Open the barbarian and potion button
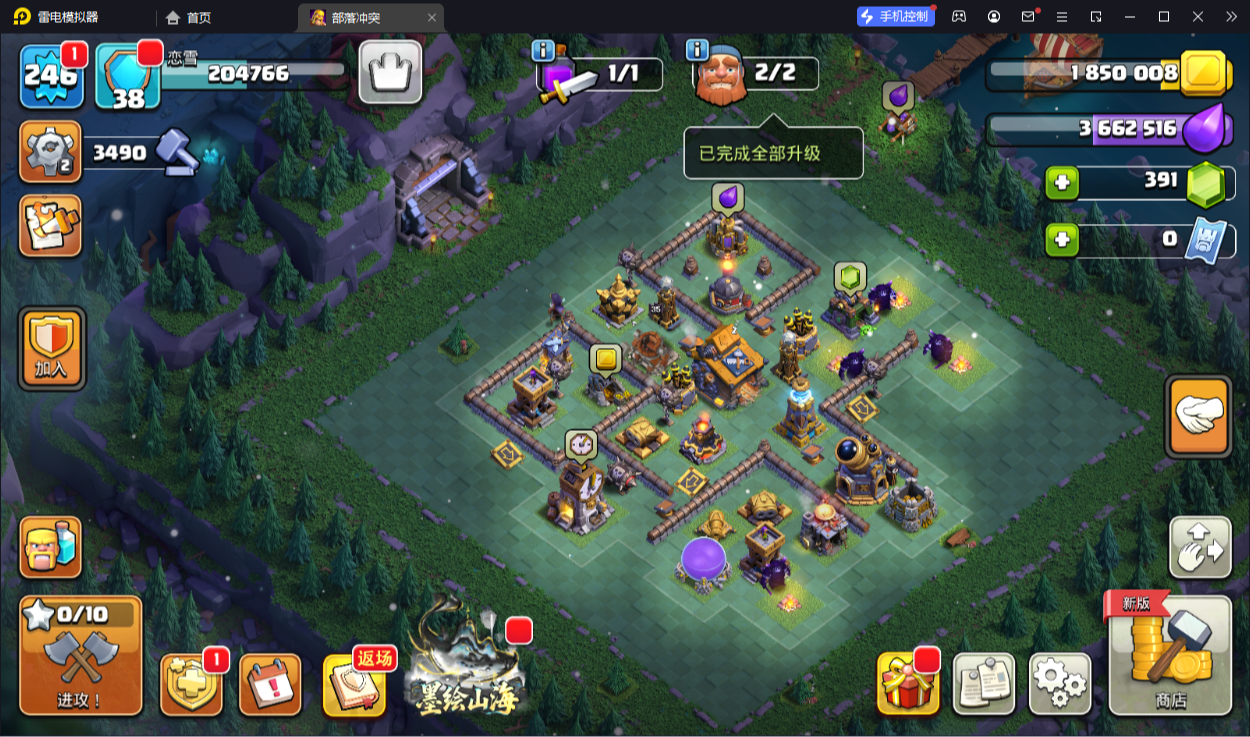The height and width of the screenshot is (737, 1250). 51,547
